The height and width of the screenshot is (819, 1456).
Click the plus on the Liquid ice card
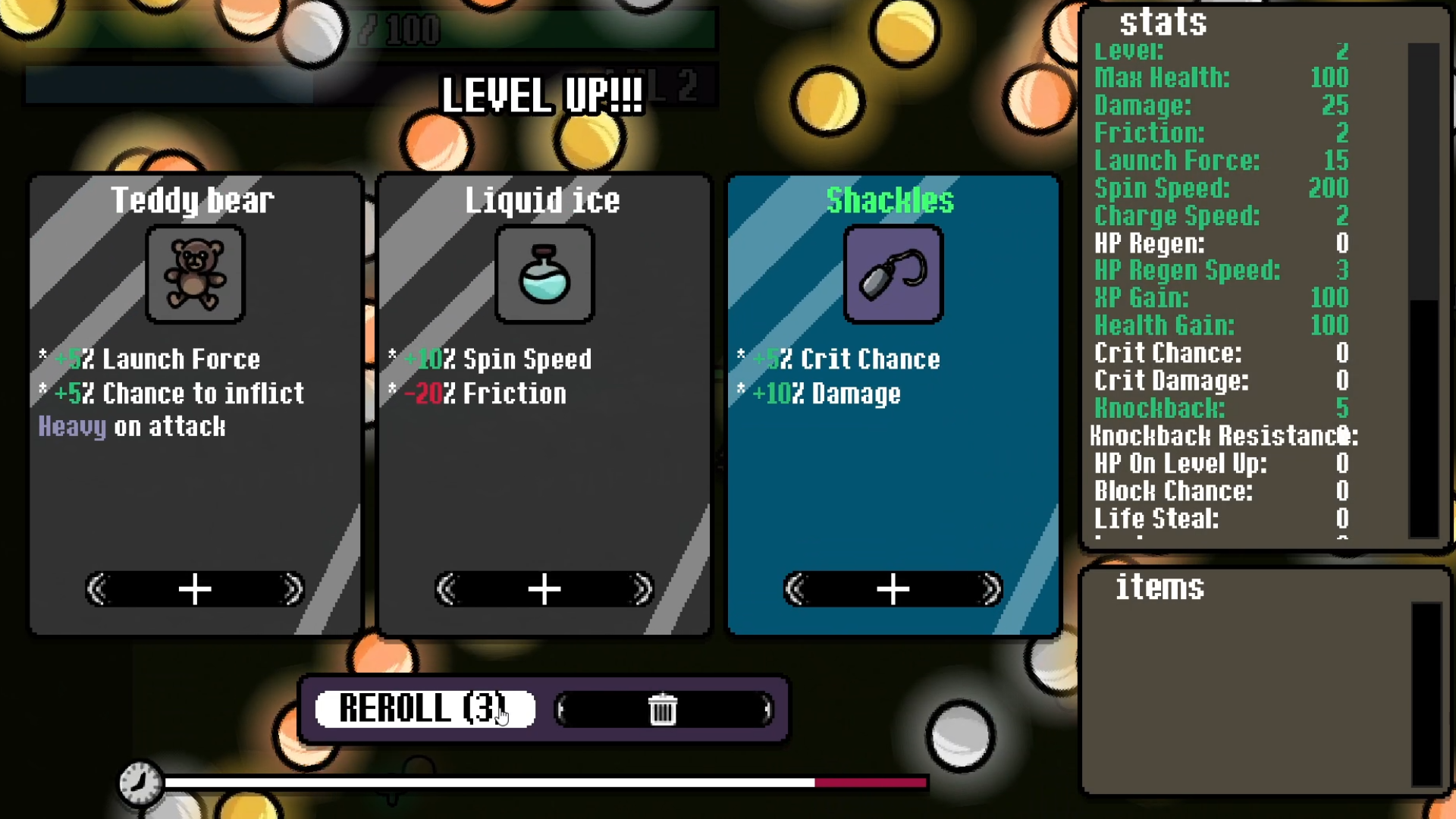click(x=544, y=589)
